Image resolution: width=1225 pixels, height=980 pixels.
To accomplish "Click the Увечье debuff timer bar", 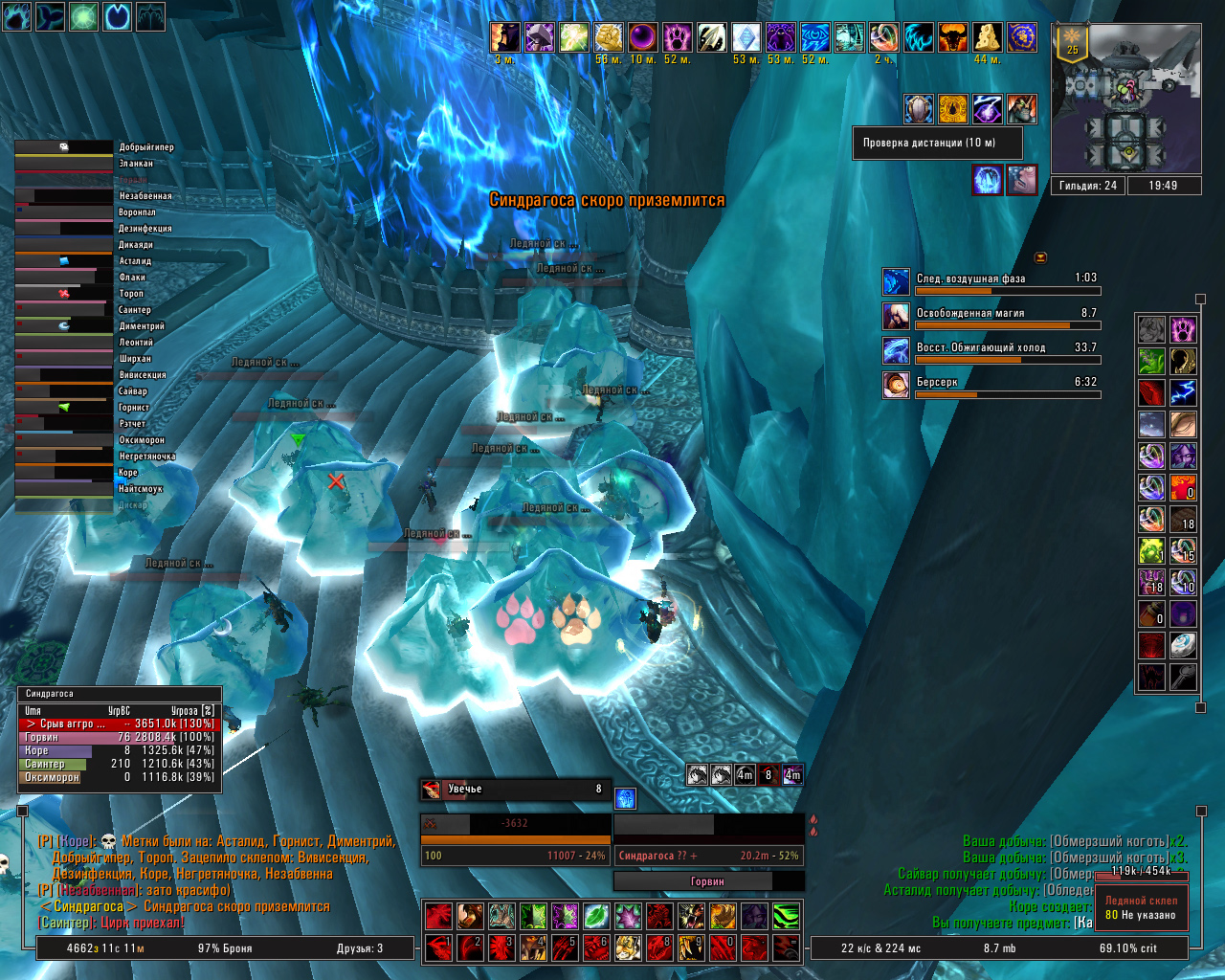I will pyautogui.click(x=516, y=790).
